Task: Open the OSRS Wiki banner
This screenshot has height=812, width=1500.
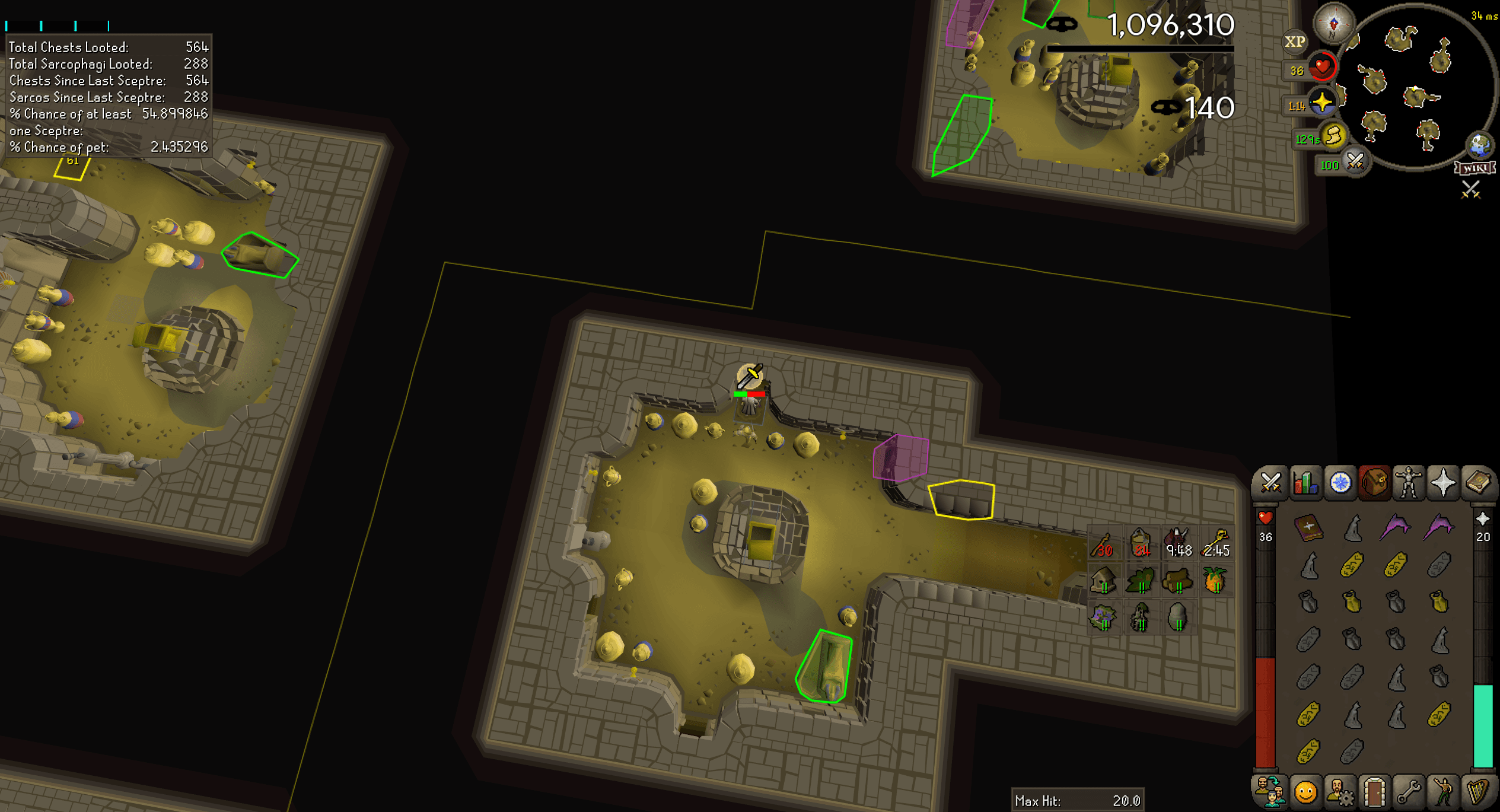Action: coord(1475,168)
